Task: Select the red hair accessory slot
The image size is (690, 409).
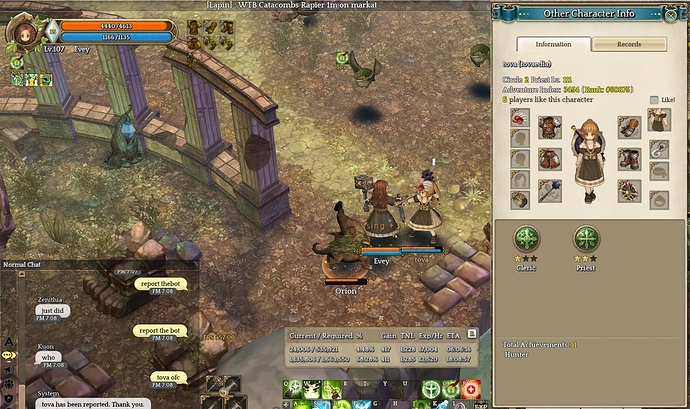Action: tap(520, 120)
